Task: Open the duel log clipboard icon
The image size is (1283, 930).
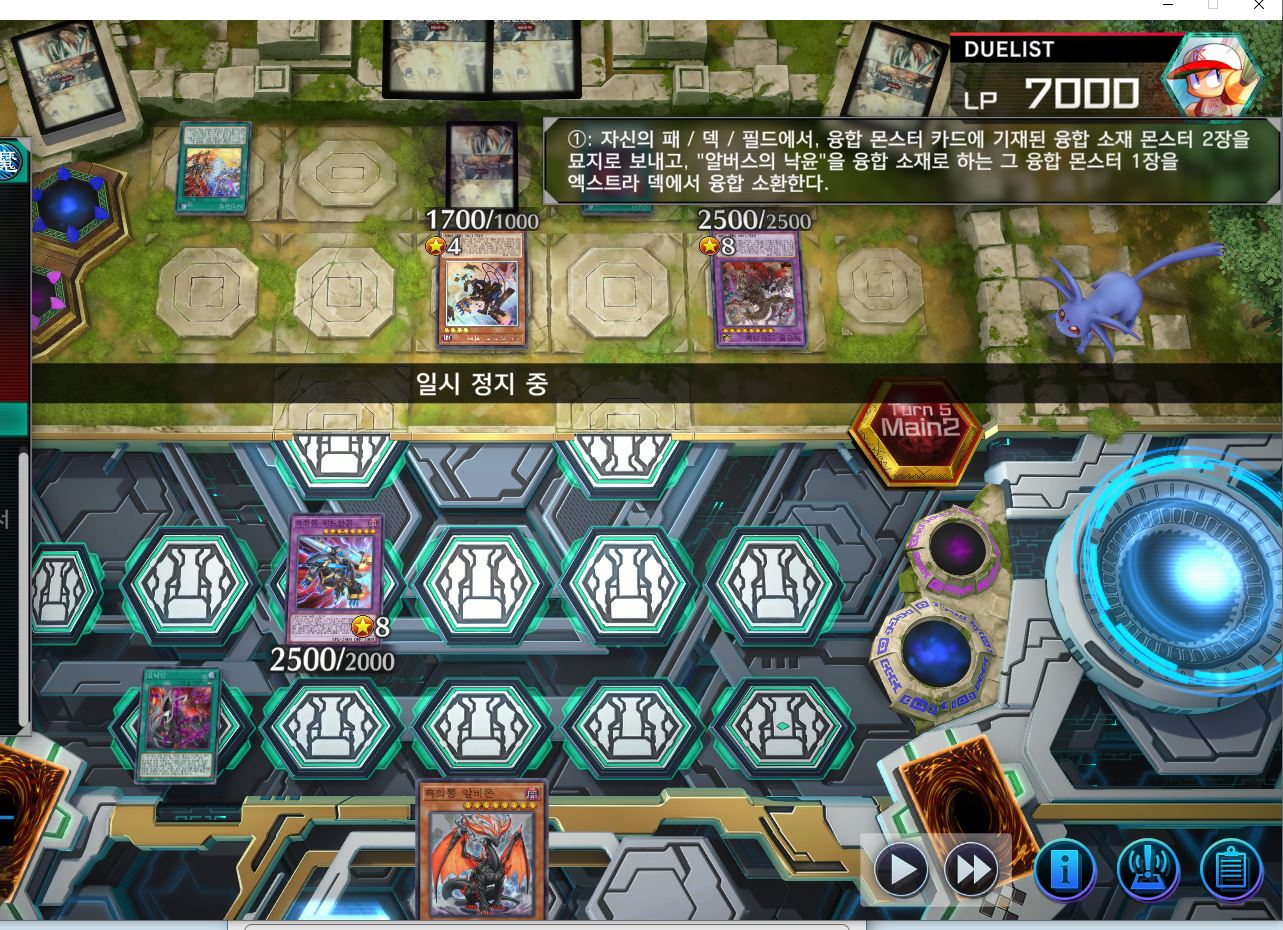Action: pyautogui.click(x=1230, y=871)
